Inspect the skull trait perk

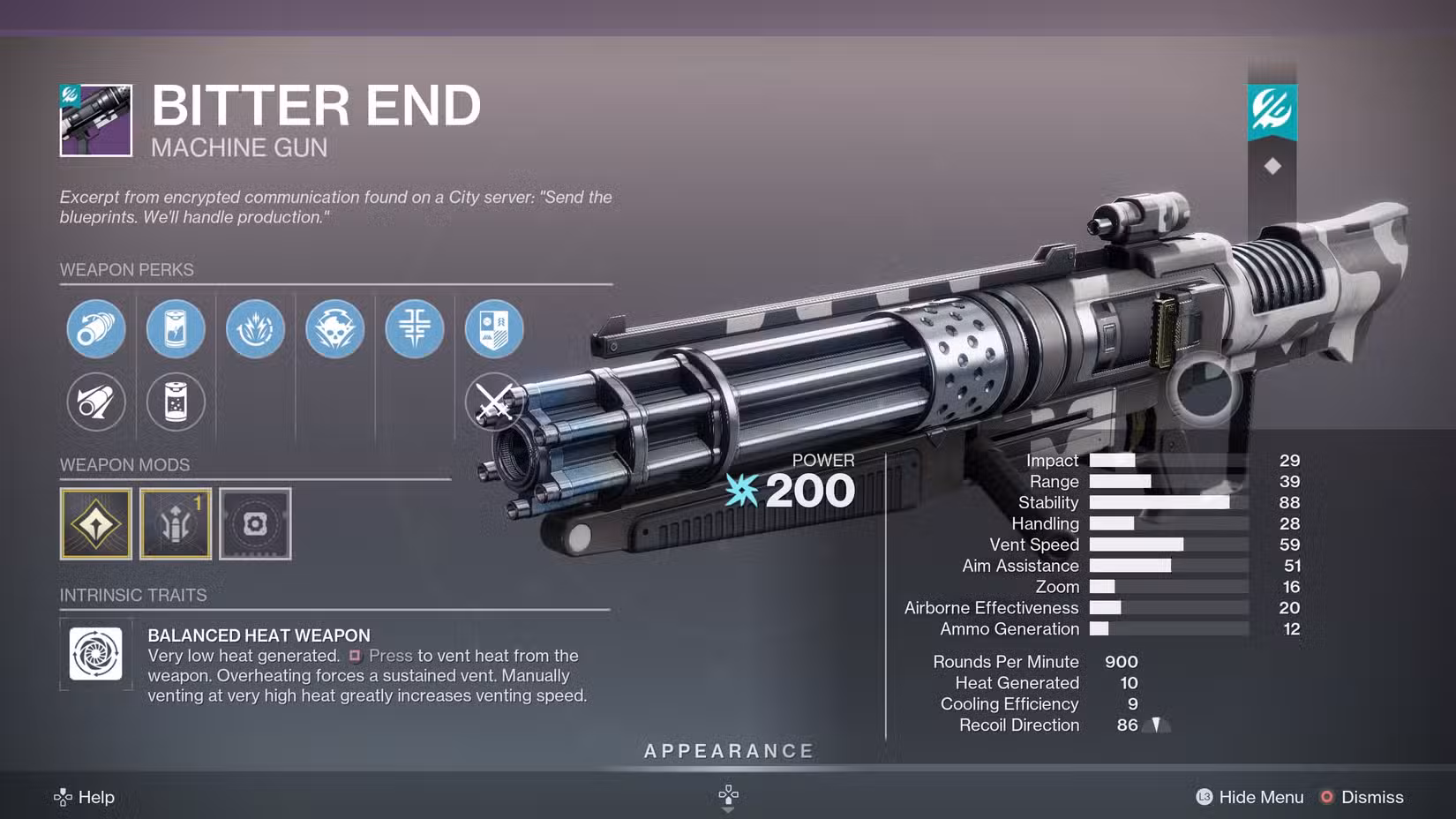tap(334, 329)
